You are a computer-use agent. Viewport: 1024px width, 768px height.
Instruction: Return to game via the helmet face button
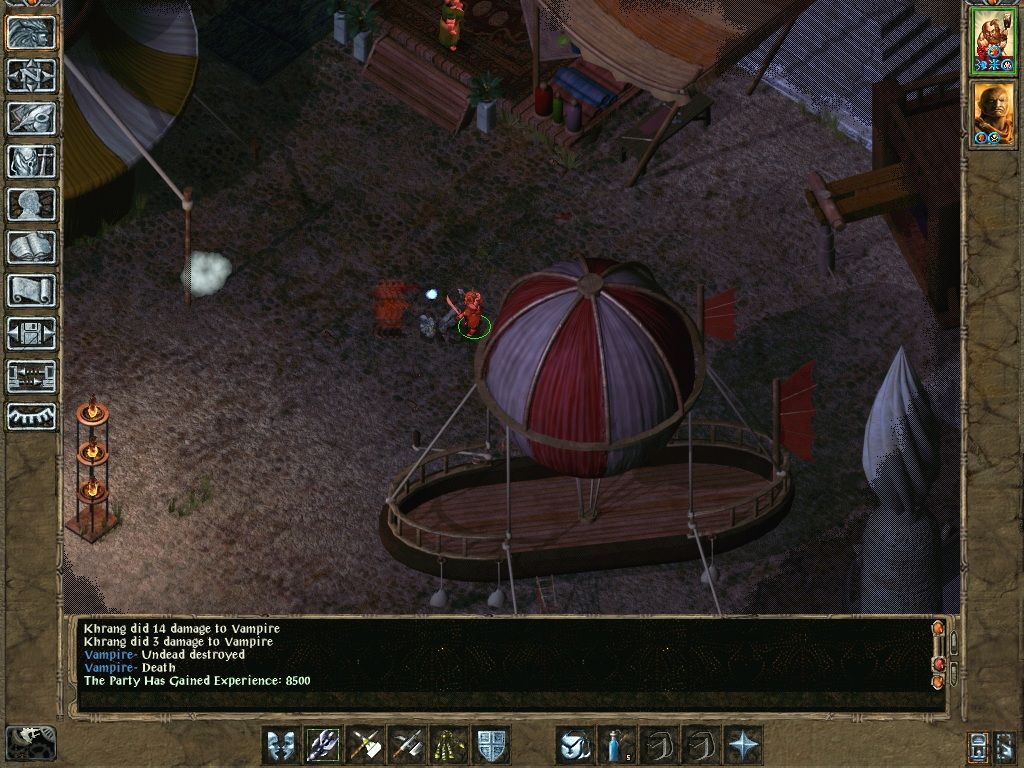point(31,33)
